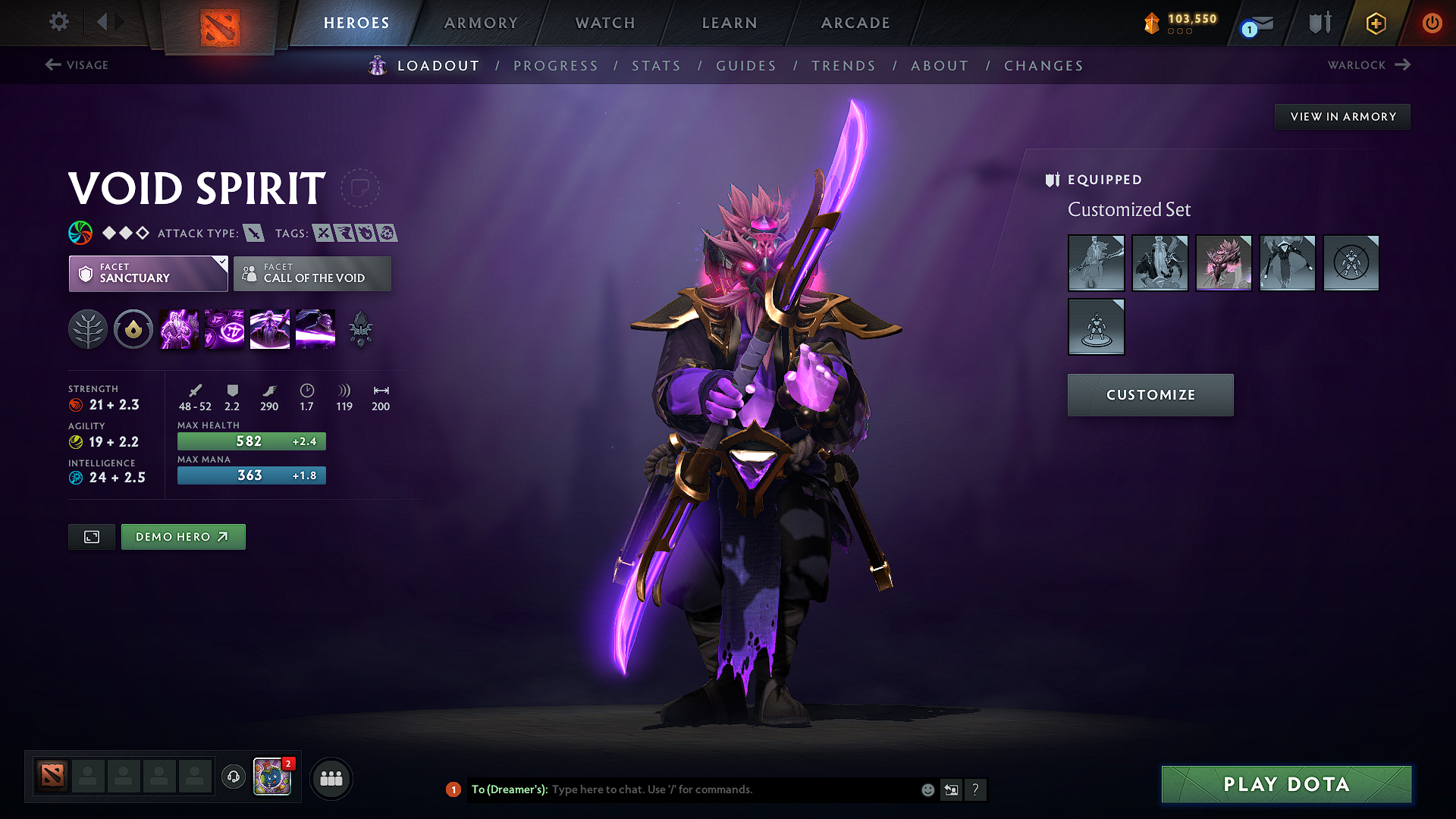Change chat channel via the Dreamer's label
This screenshot has height=819, width=1456.
pos(510,789)
